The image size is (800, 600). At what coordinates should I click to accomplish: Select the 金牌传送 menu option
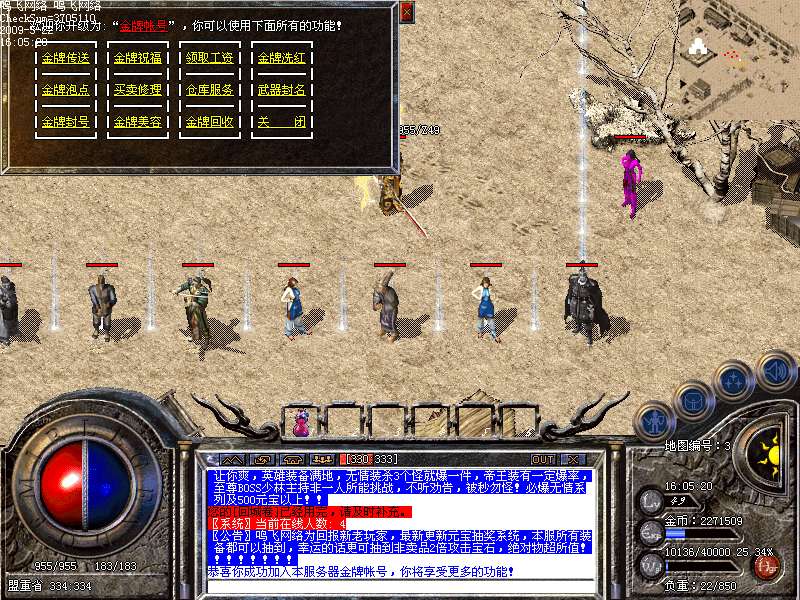tap(65, 58)
